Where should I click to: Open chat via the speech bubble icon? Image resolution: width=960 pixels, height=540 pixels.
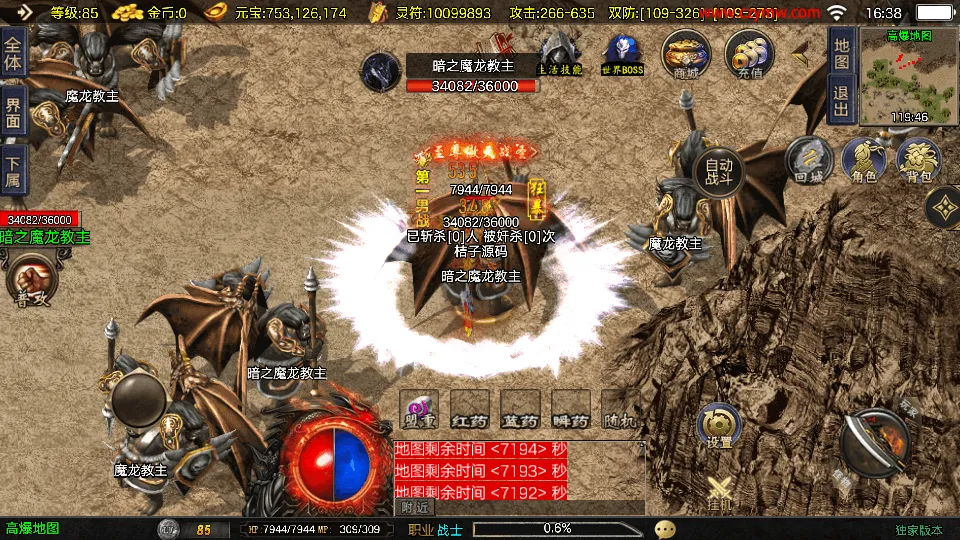[x=665, y=529]
